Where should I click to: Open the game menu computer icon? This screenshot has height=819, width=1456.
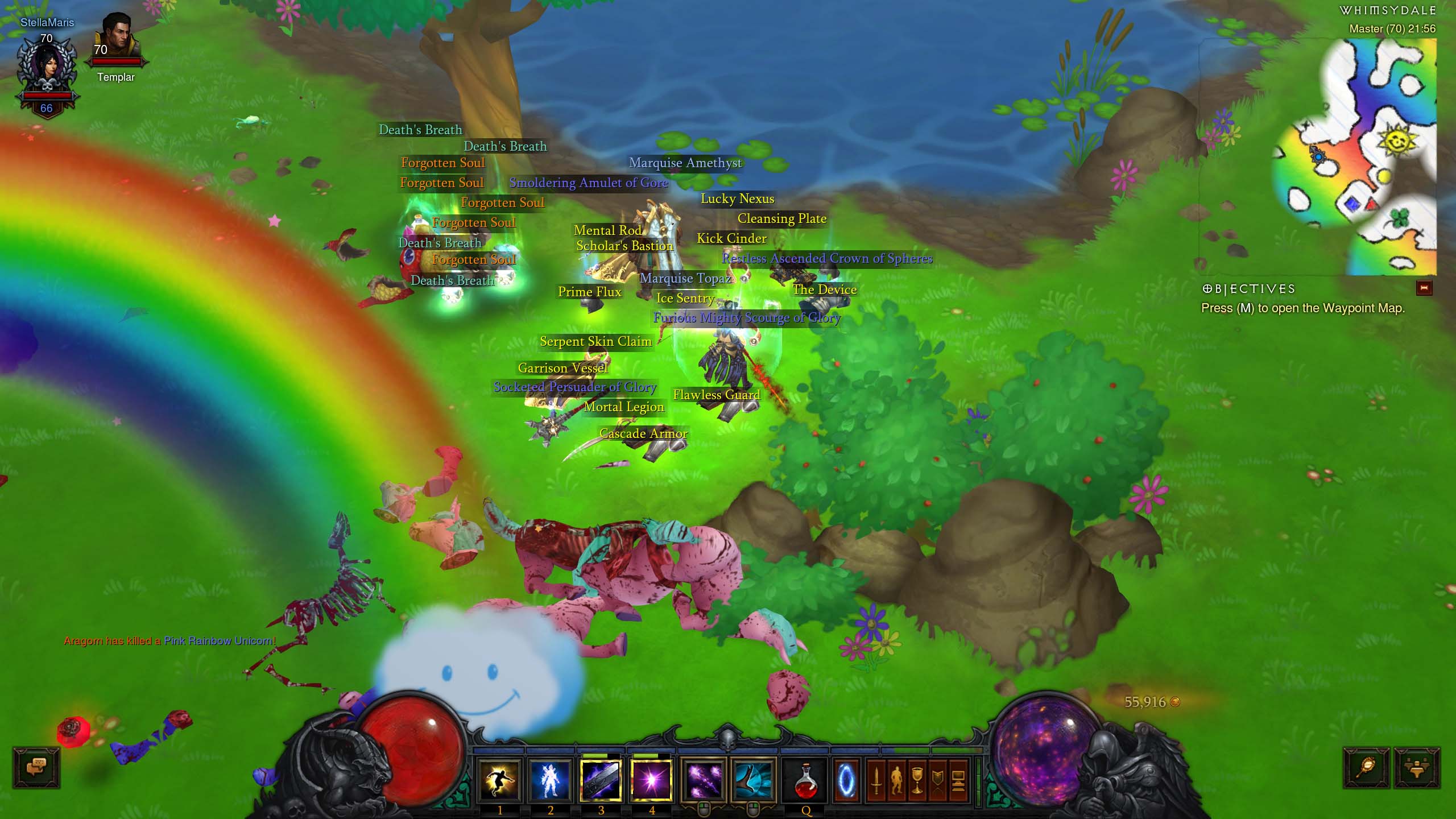958,780
